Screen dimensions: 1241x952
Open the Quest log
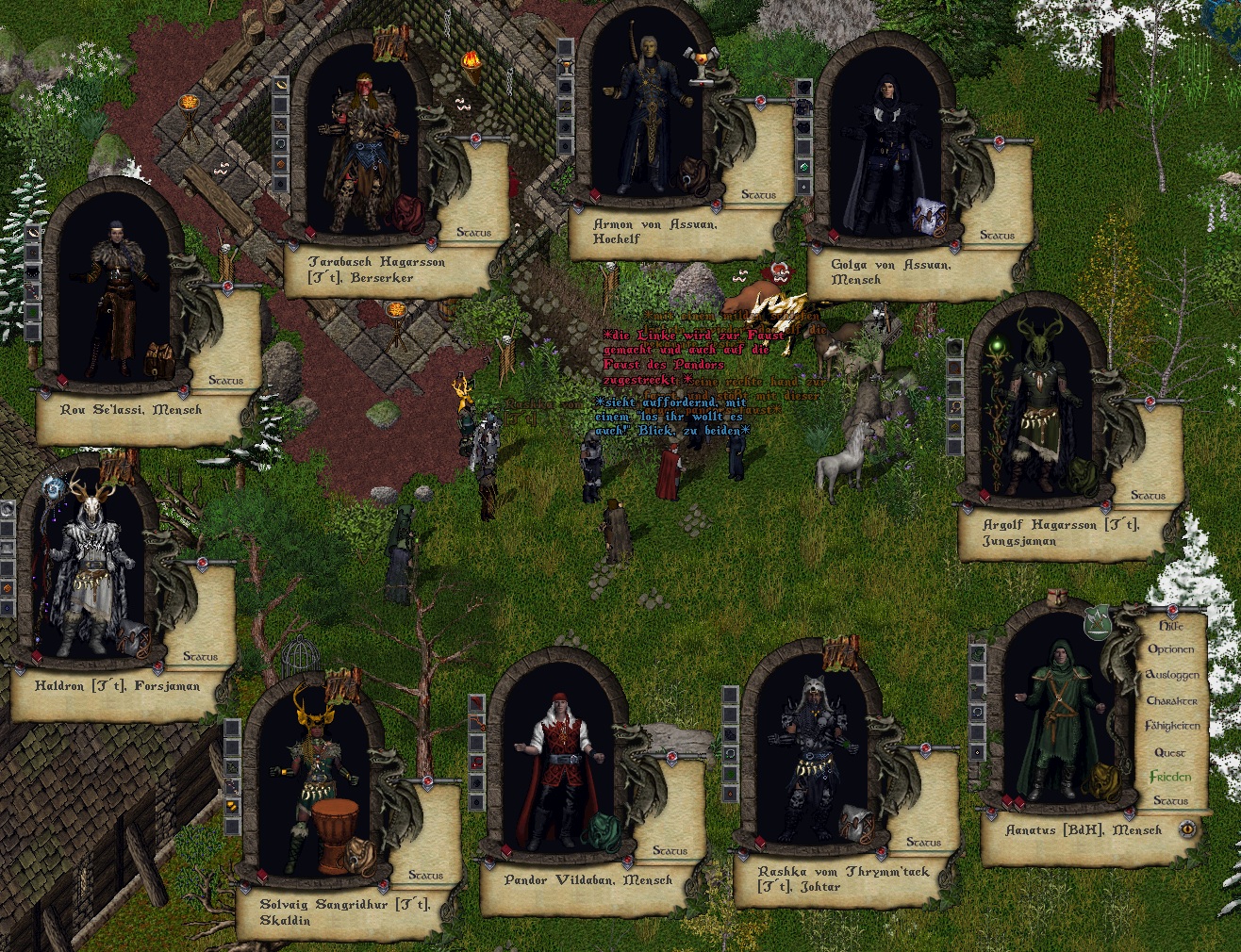tap(1169, 752)
